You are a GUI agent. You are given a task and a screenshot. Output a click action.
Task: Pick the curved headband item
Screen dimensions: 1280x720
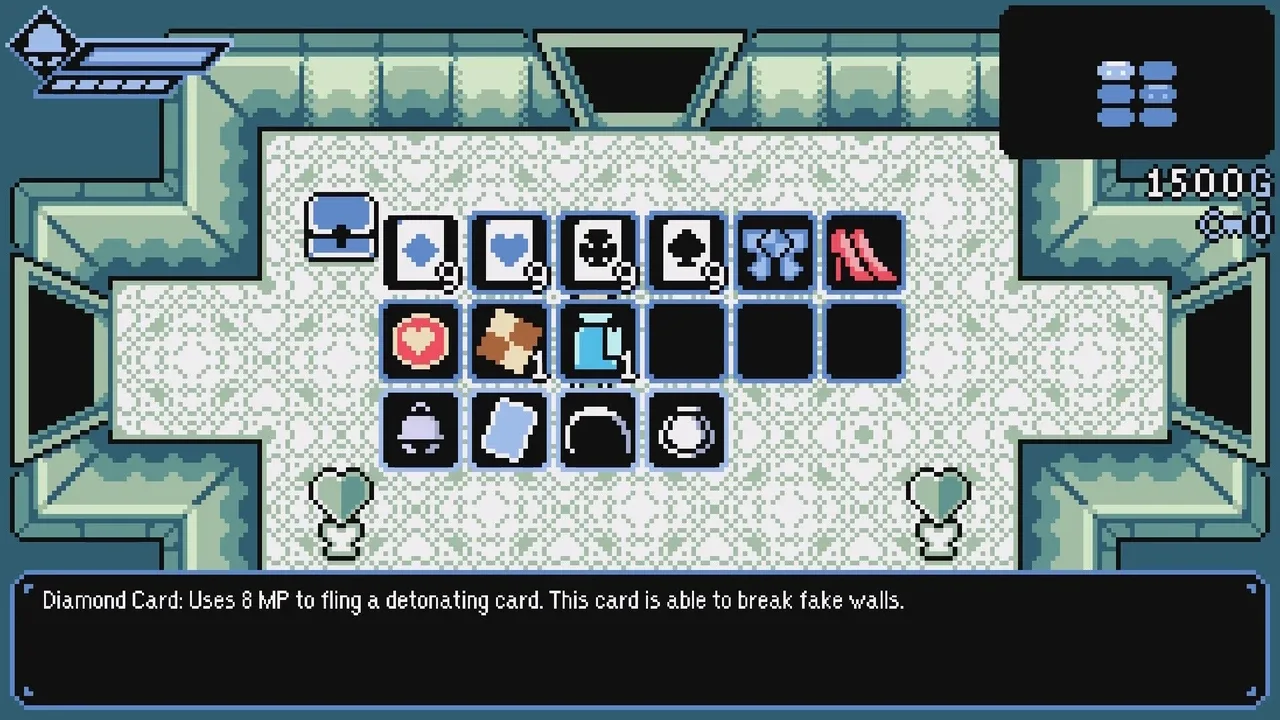point(597,430)
